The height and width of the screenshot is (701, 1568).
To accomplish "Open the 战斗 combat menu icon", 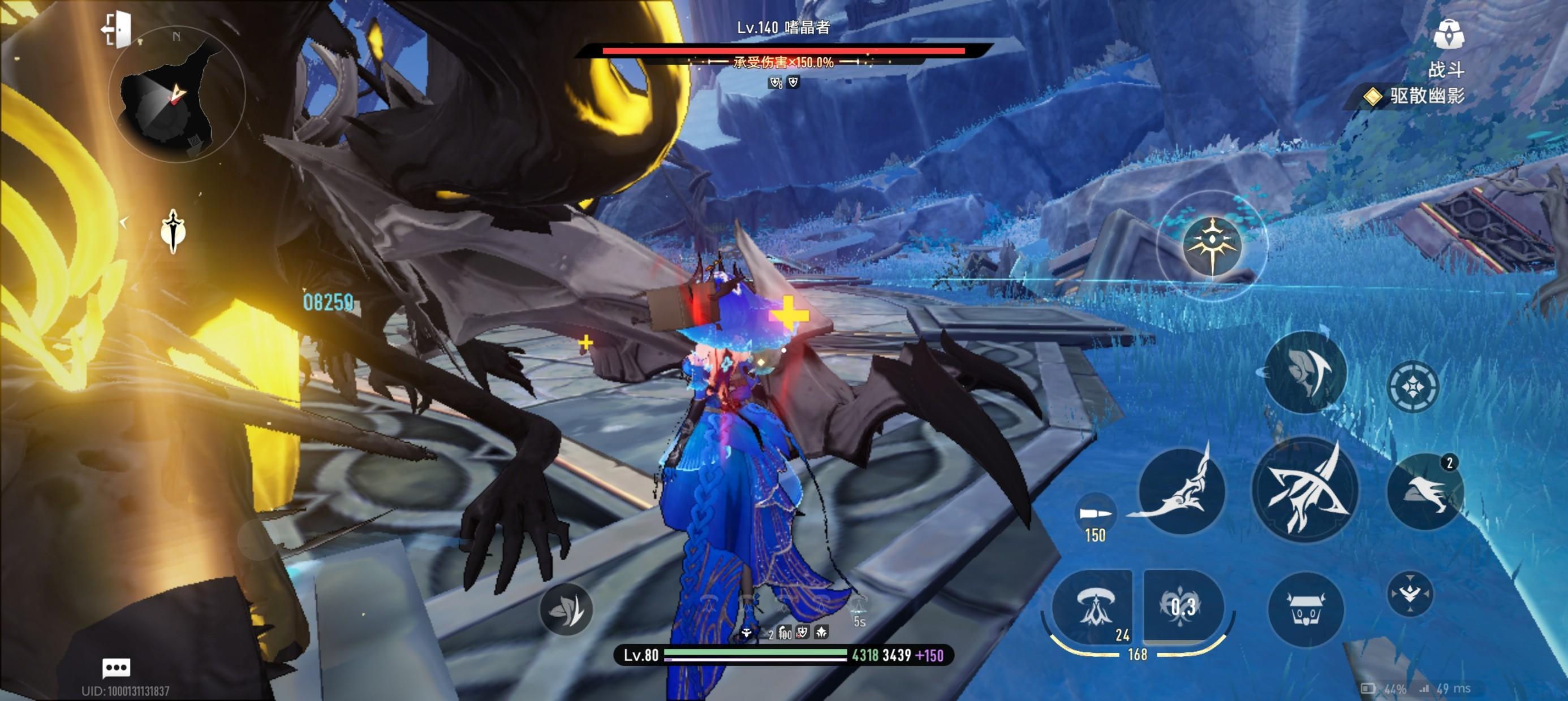I will 1448,35.
